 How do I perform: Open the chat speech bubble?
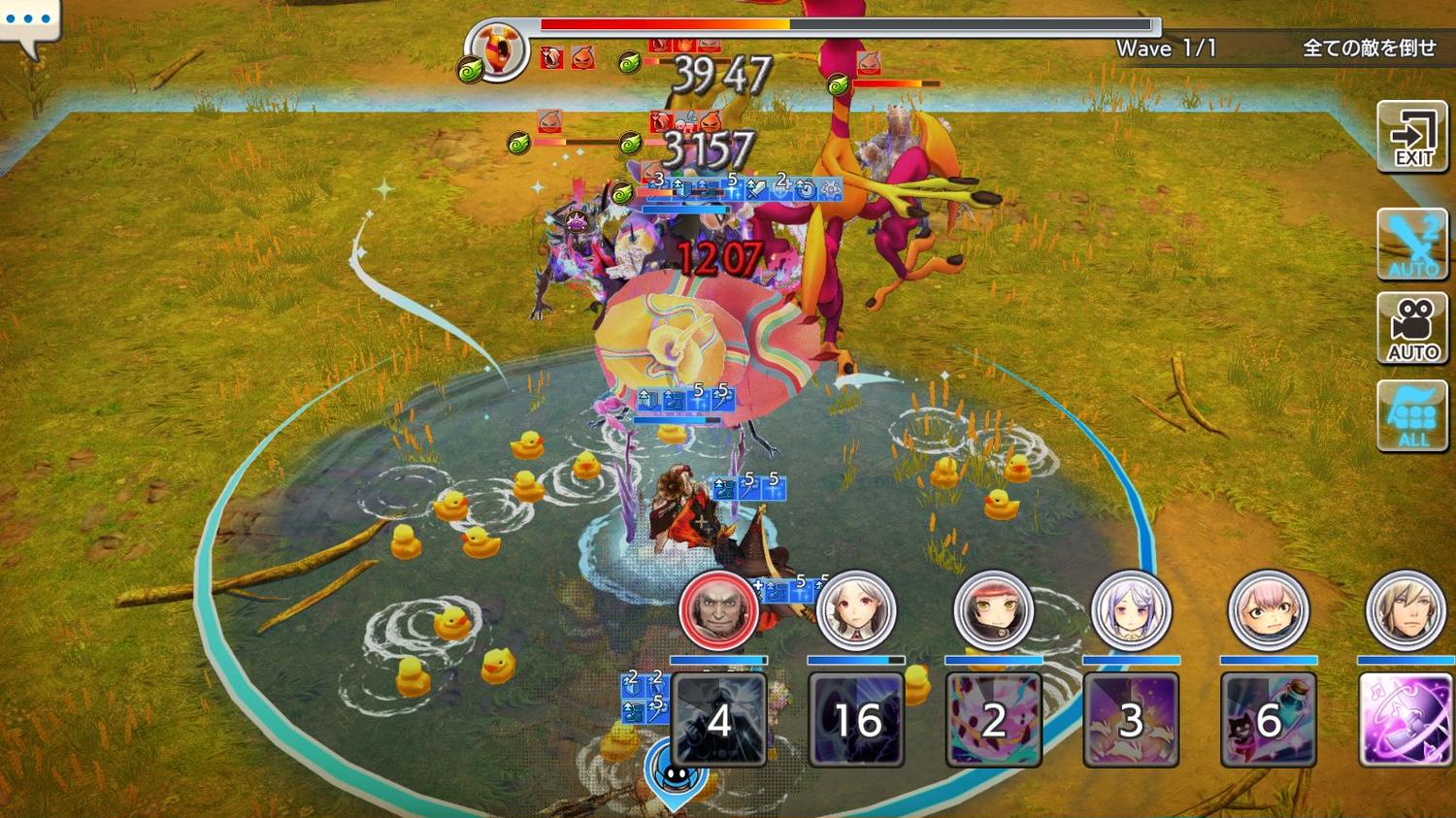coord(29,23)
